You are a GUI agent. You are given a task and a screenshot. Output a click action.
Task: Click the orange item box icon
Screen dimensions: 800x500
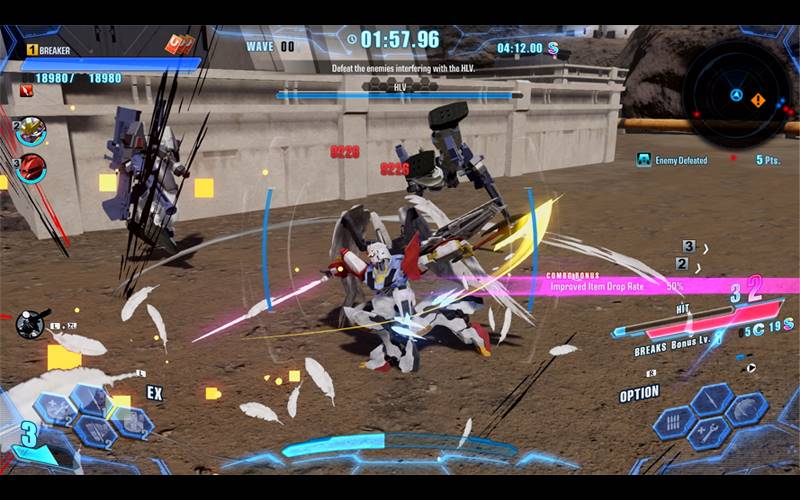180,45
